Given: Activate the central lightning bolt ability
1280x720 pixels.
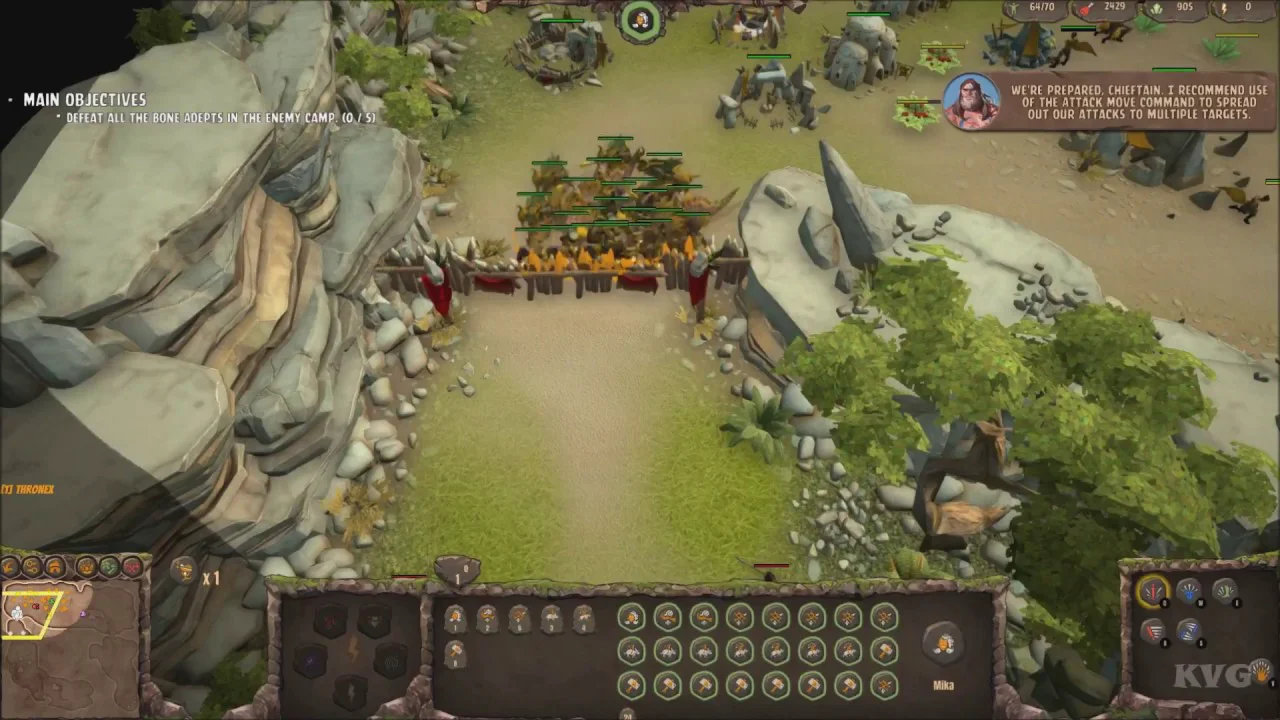Looking at the screenshot, I should tap(351, 648).
